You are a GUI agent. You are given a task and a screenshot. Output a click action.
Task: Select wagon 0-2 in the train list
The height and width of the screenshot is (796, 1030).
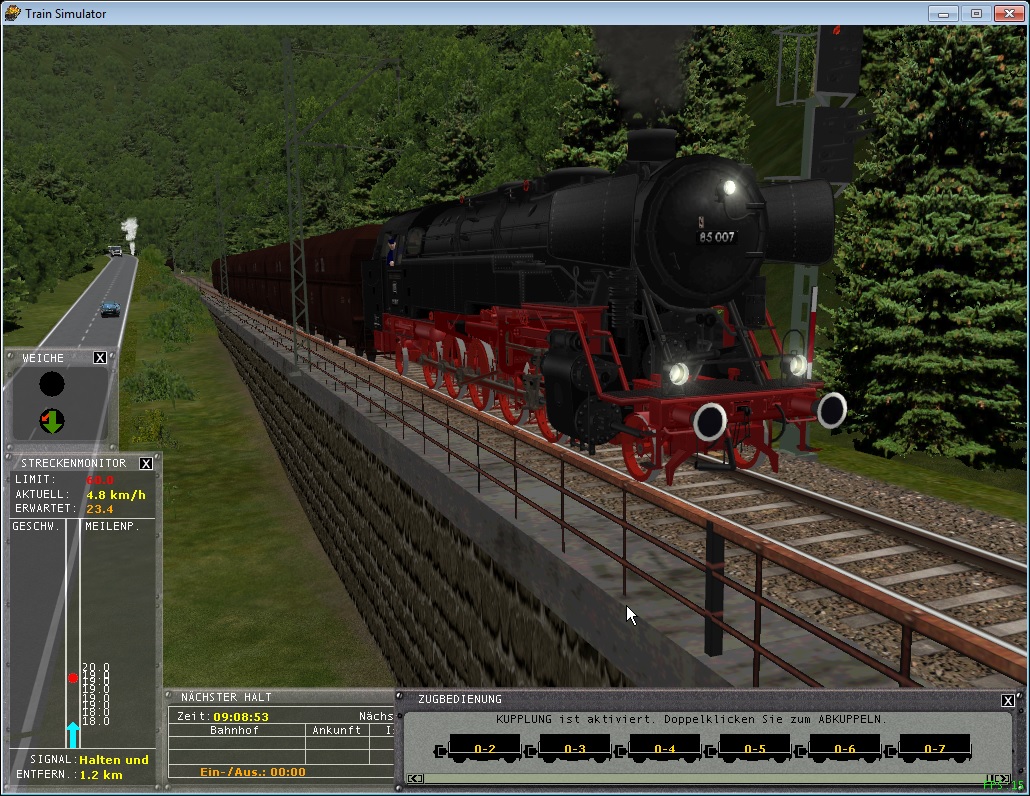coord(485,748)
